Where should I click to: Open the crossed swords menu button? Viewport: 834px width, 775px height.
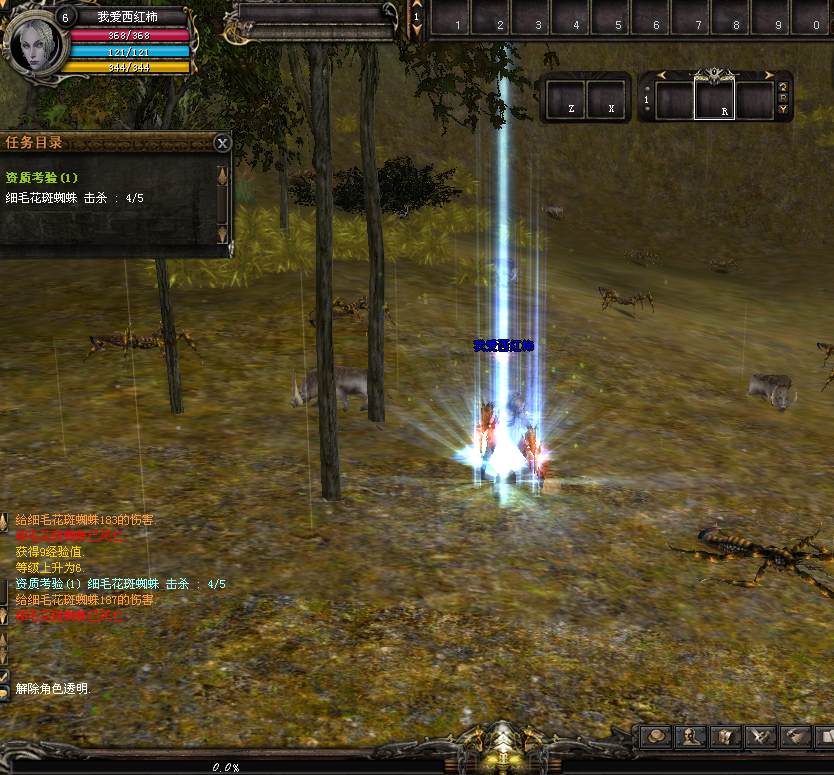(x=761, y=738)
